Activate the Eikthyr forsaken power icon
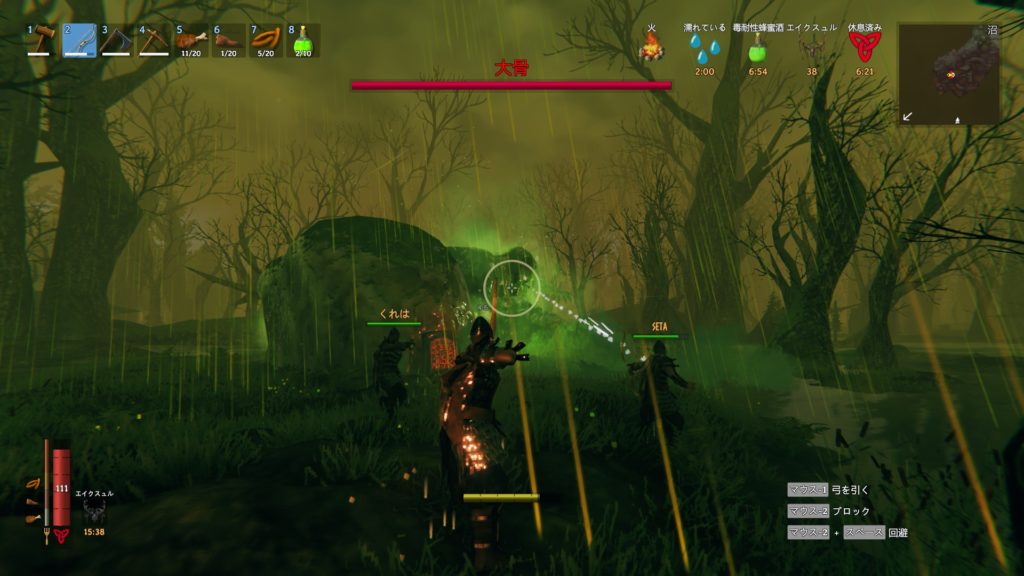Image resolution: width=1024 pixels, height=576 pixels. point(95,512)
